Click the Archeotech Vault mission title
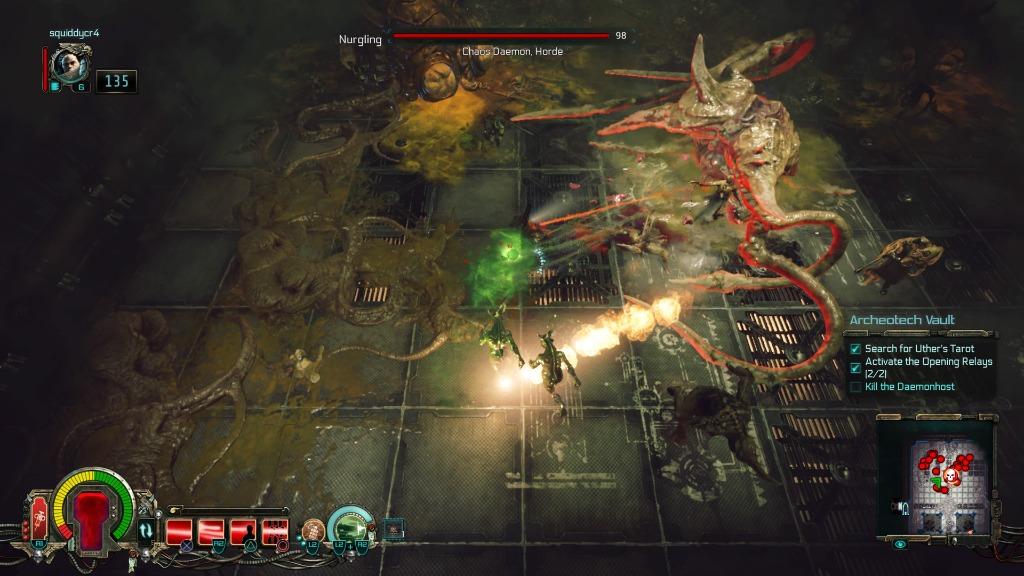 [x=901, y=320]
